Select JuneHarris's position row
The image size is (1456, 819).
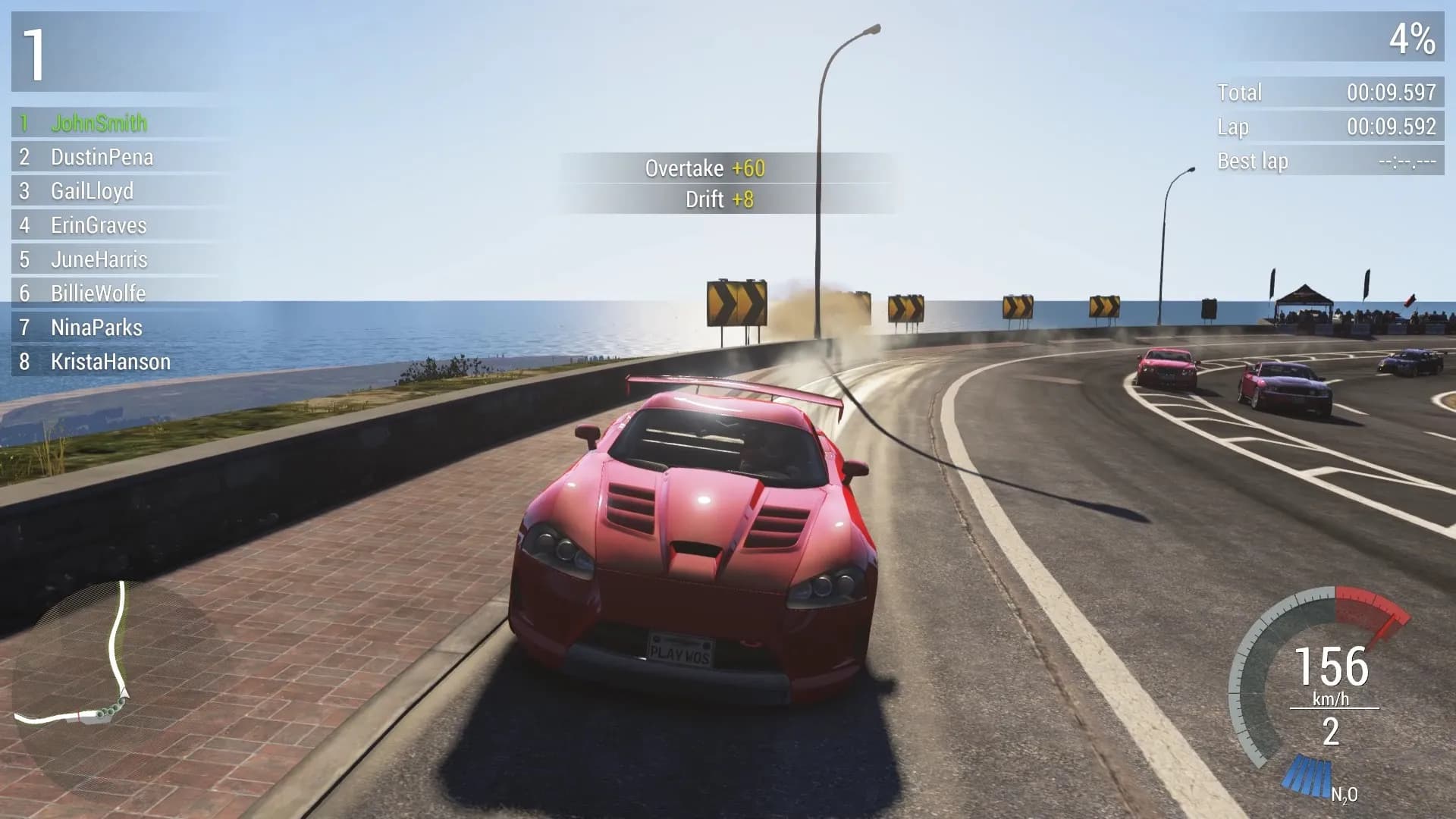click(x=99, y=259)
